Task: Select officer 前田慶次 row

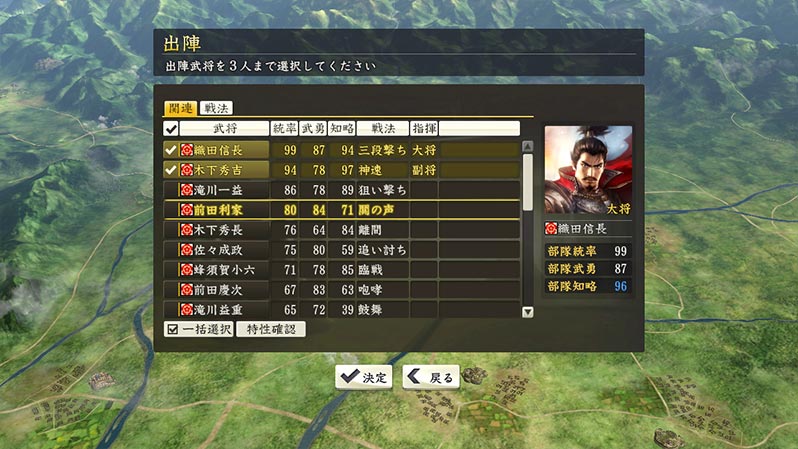Action: 220,289
